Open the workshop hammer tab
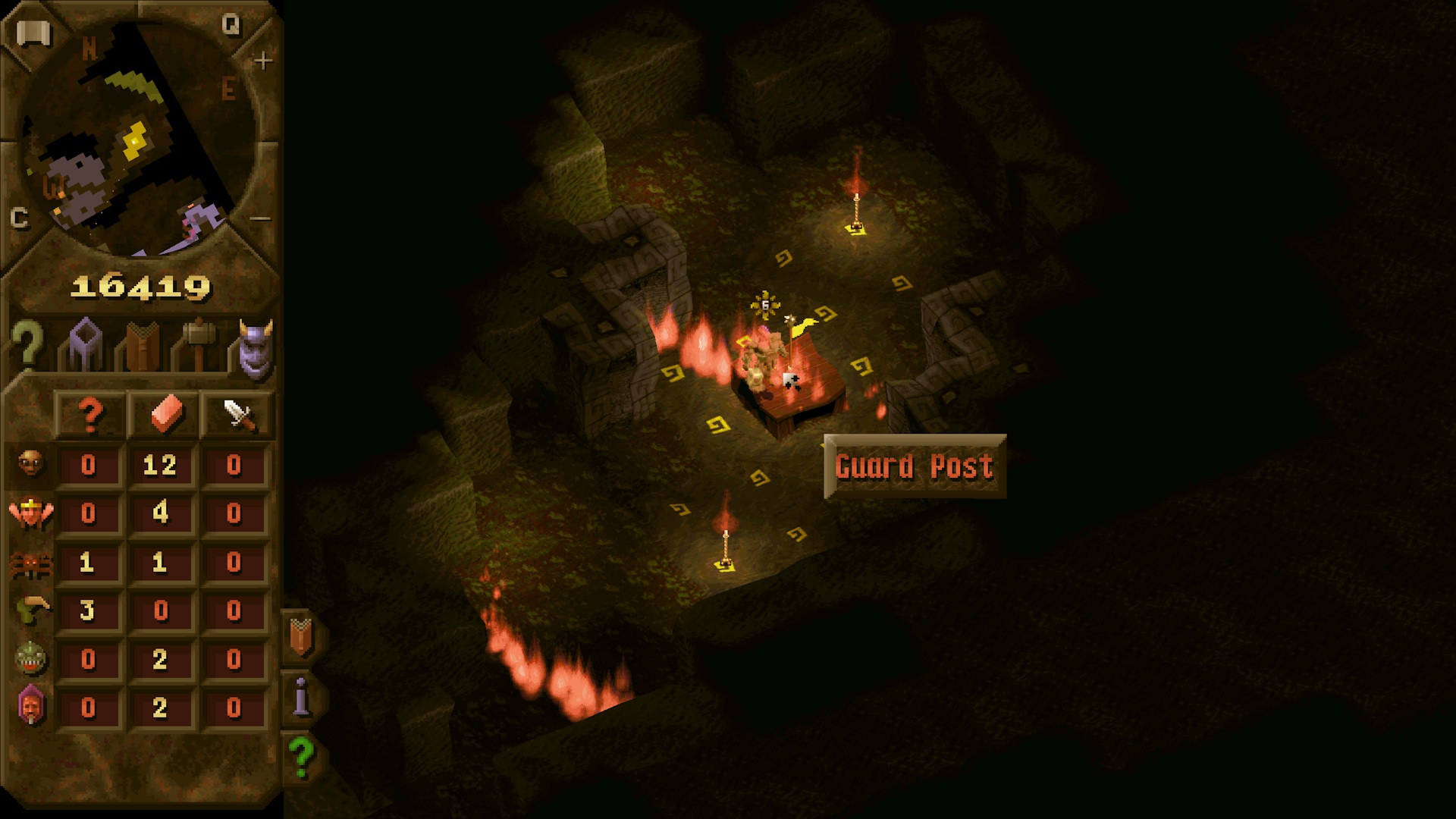The image size is (1456, 819). coord(199,345)
